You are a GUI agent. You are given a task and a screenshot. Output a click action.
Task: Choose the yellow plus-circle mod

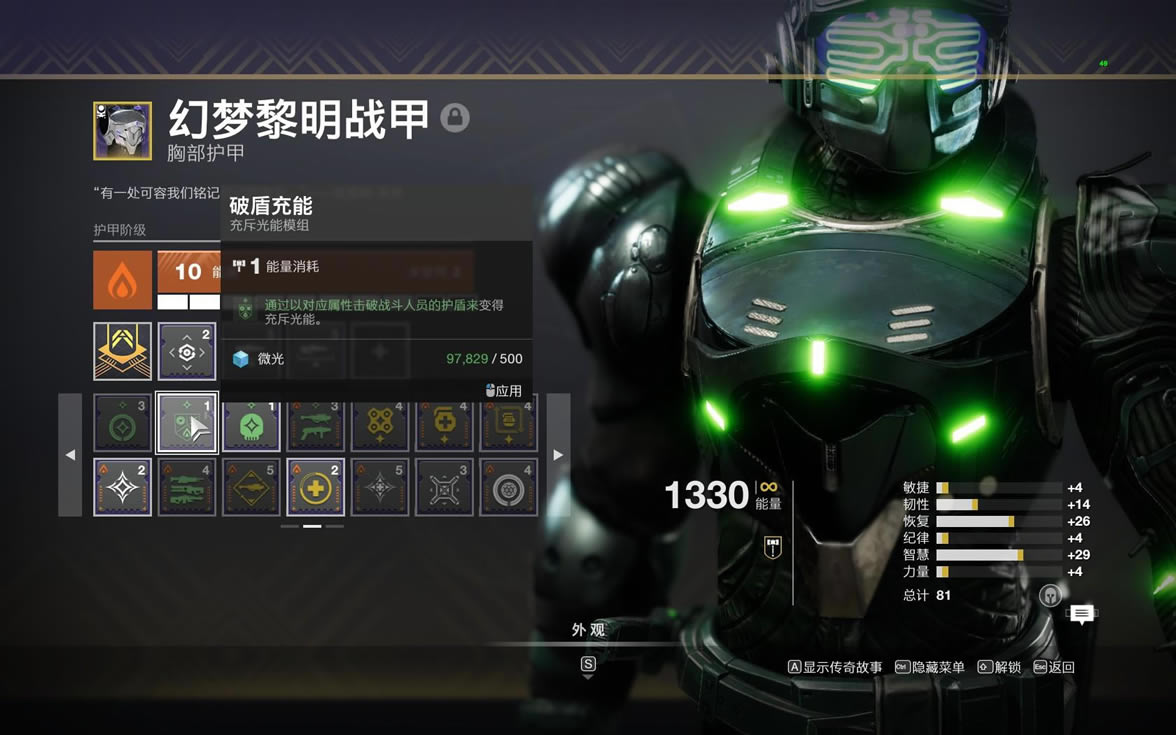click(316, 487)
